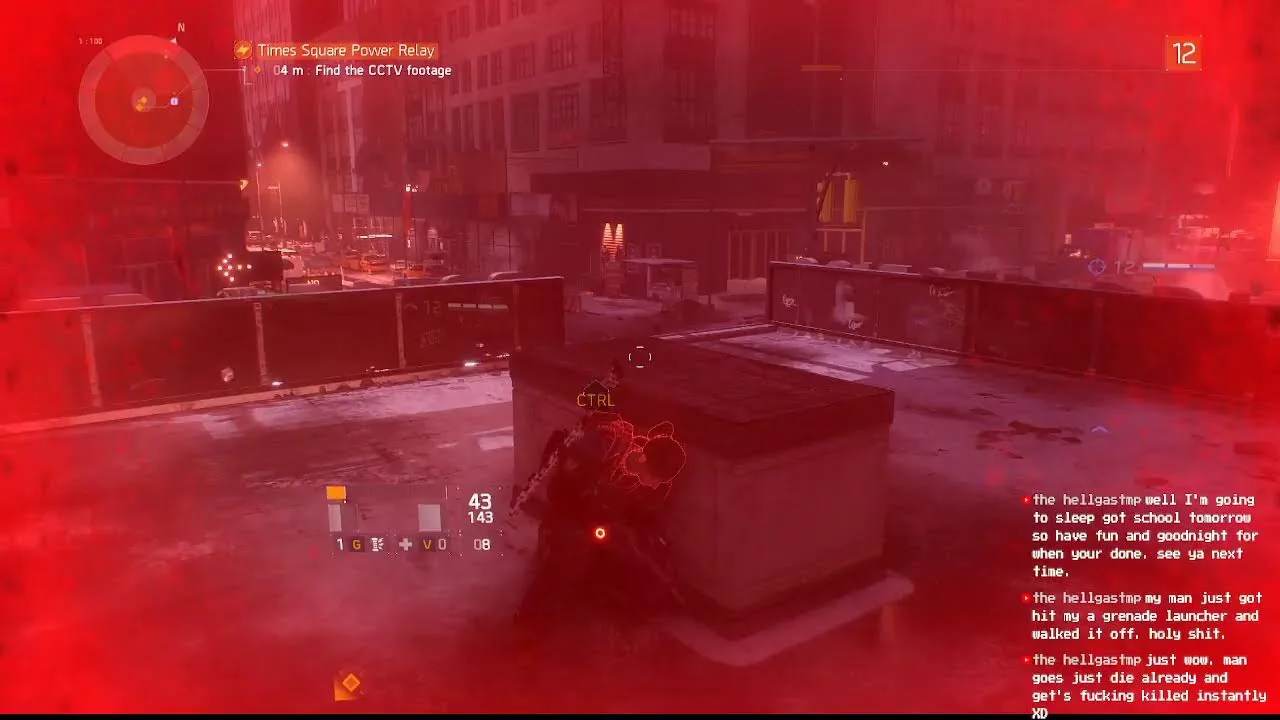The width and height of the screenshot is (1280, 720).
Task: Use the medkit cross icon
Action: coord(404,545)
